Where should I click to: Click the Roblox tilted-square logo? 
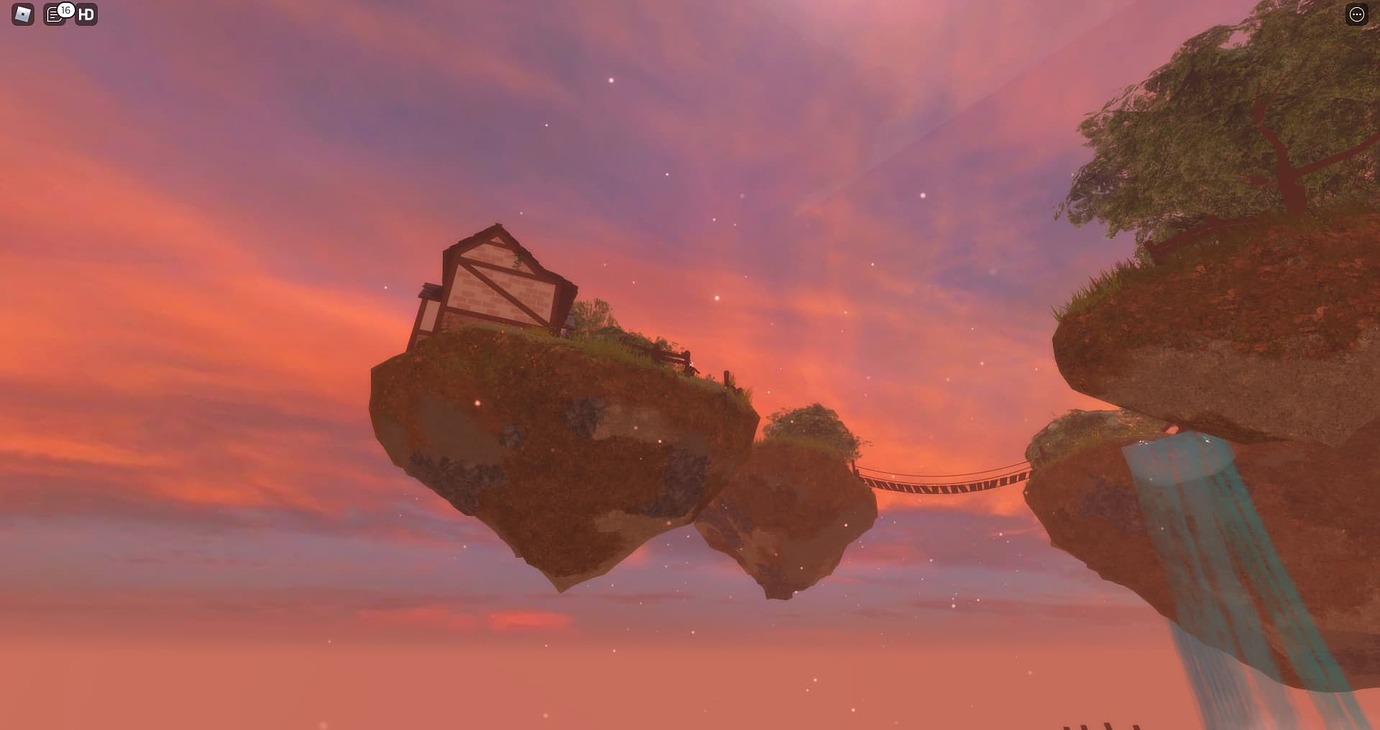(21, 13)
